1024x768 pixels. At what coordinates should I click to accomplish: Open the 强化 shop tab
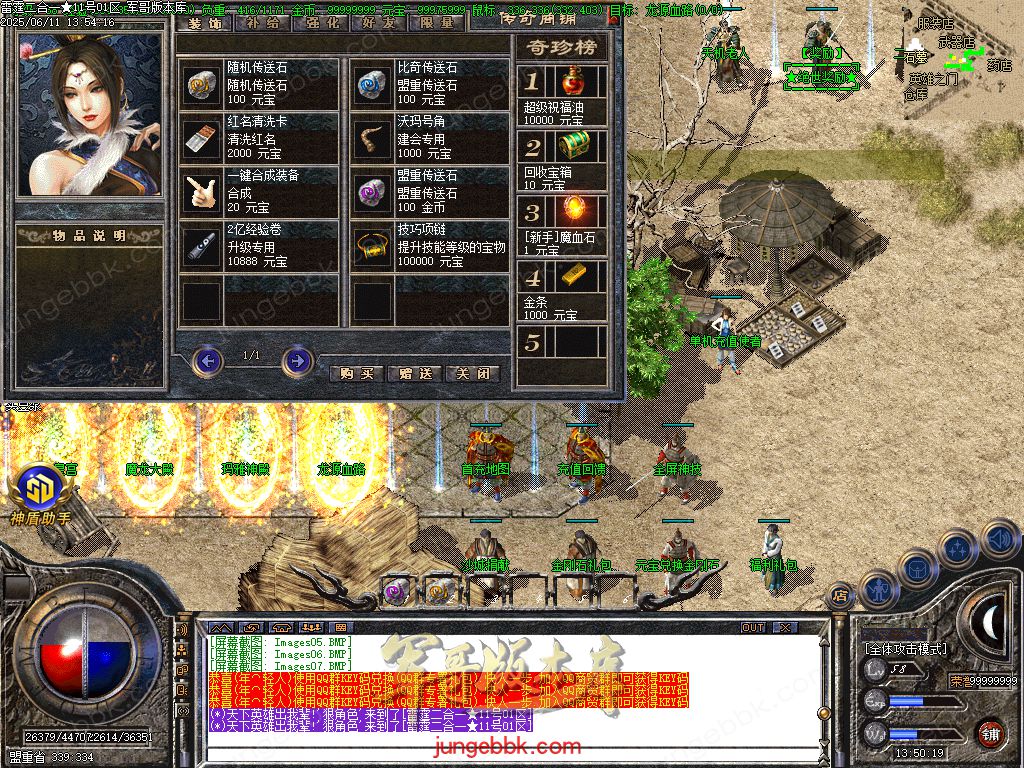click(x=321, y=22)
